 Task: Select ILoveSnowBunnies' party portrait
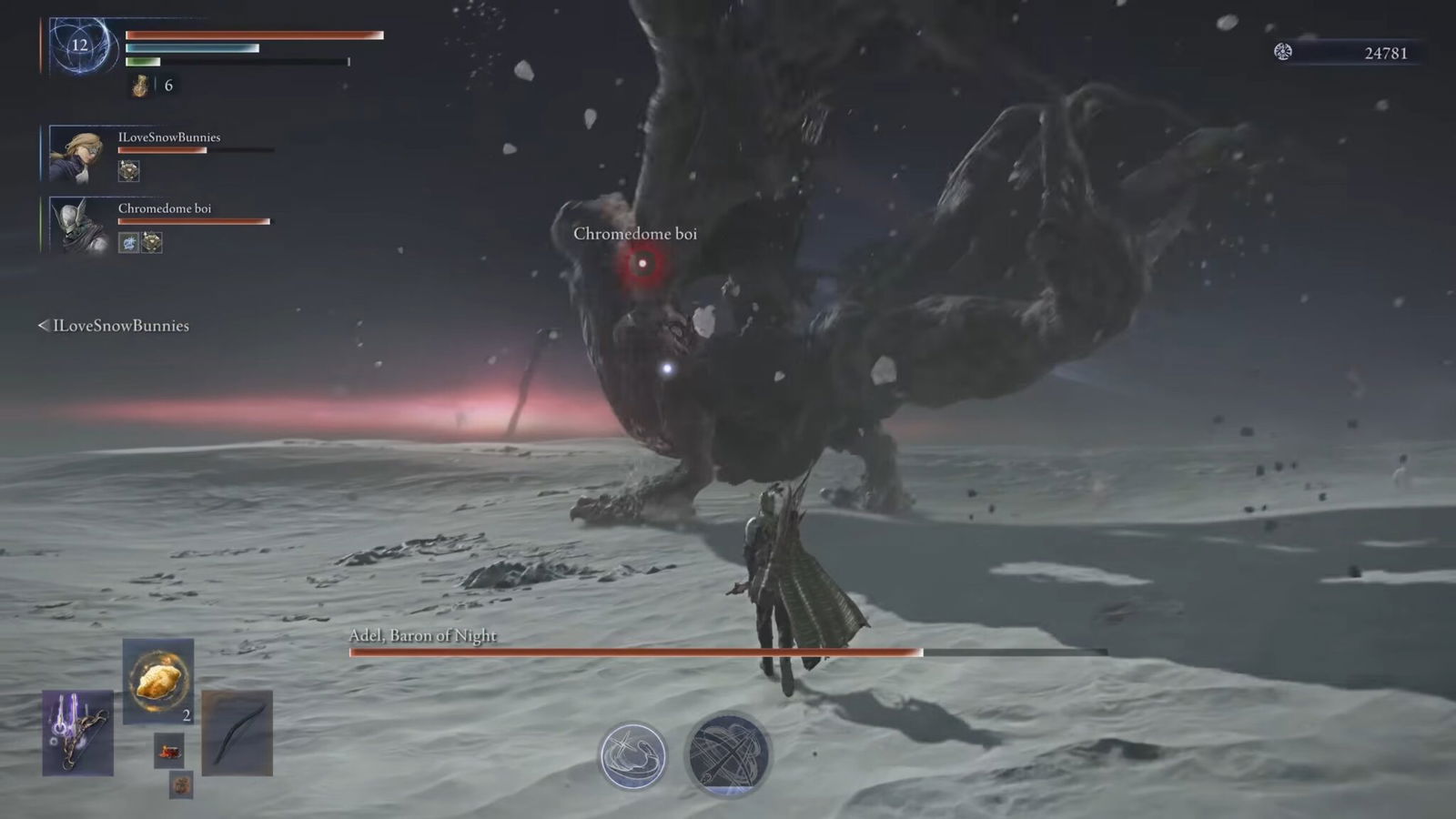point(77,155)
